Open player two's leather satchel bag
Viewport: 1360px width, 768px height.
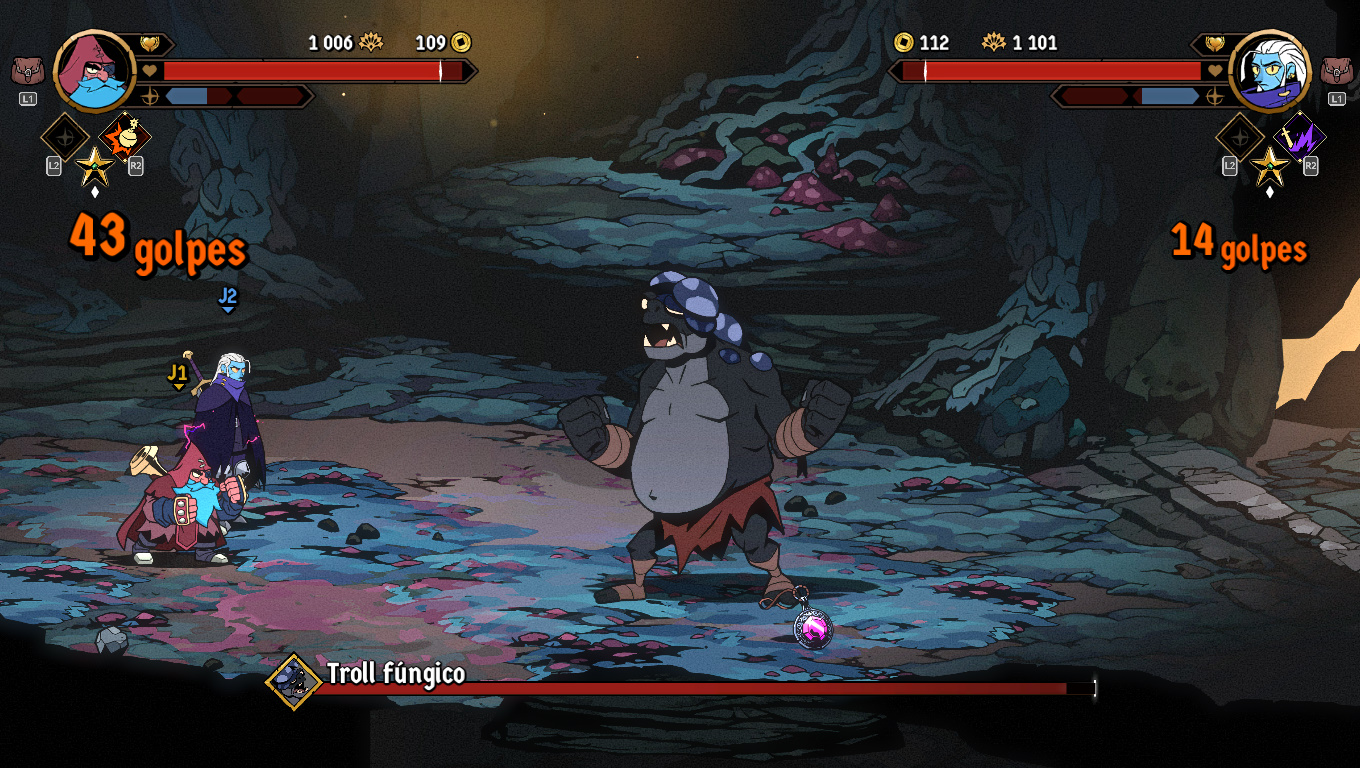1336,72
